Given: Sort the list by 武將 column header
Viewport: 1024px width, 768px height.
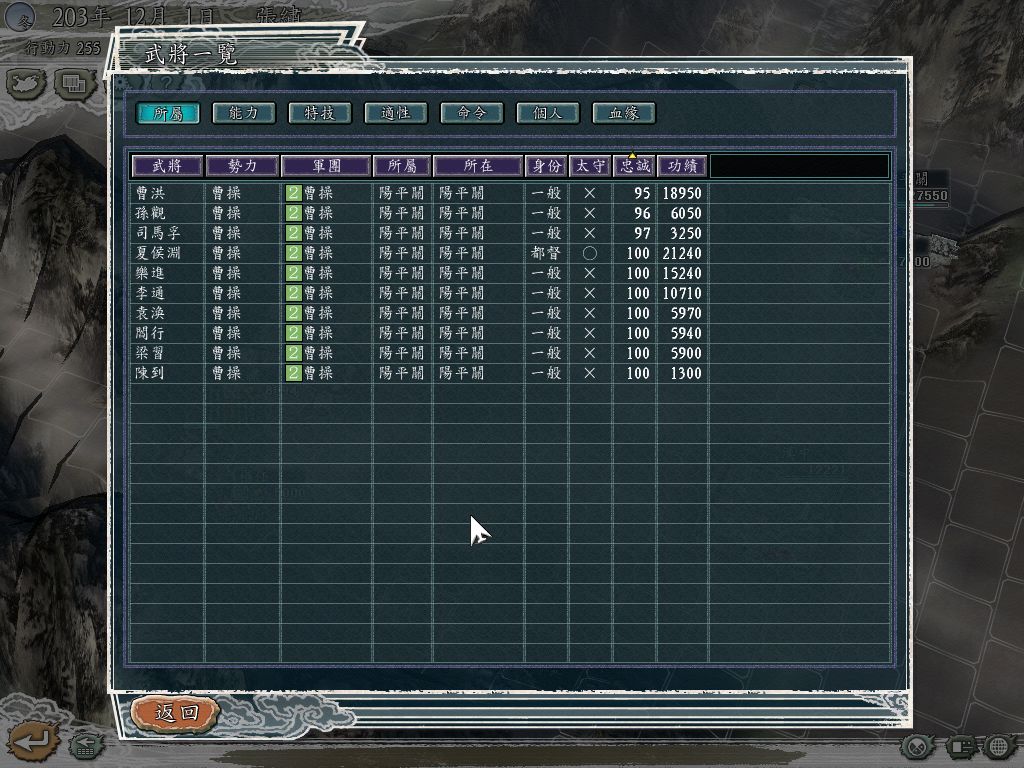Looking at the screenshot, I should pos(167,166).
